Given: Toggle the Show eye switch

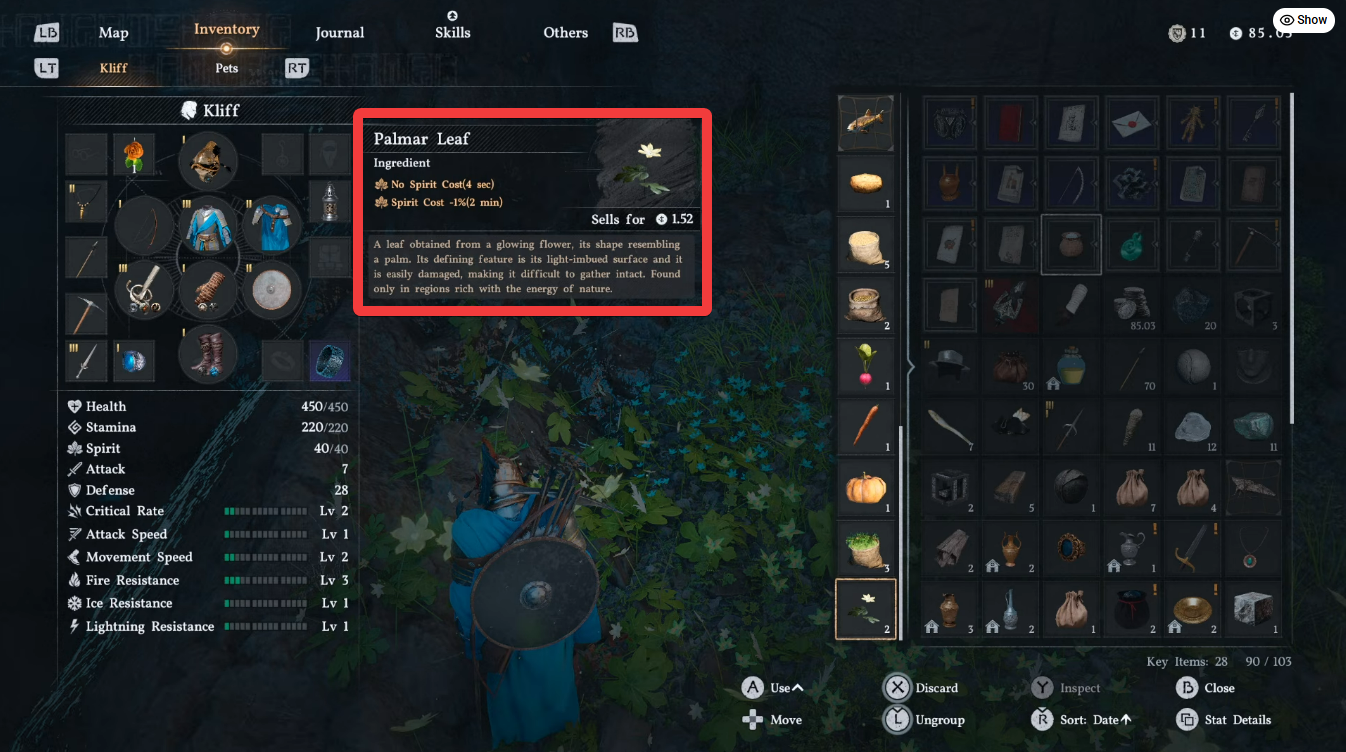Looking at the screenshot, I should pyautogui.click(x=1303, y=19).
